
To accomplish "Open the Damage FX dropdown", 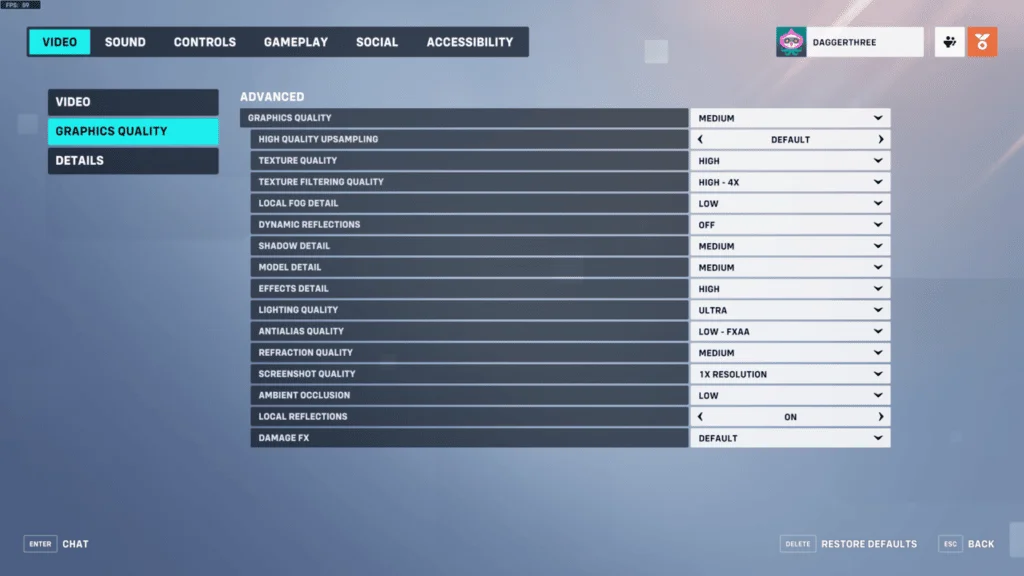I will click(x=790, y=438).
